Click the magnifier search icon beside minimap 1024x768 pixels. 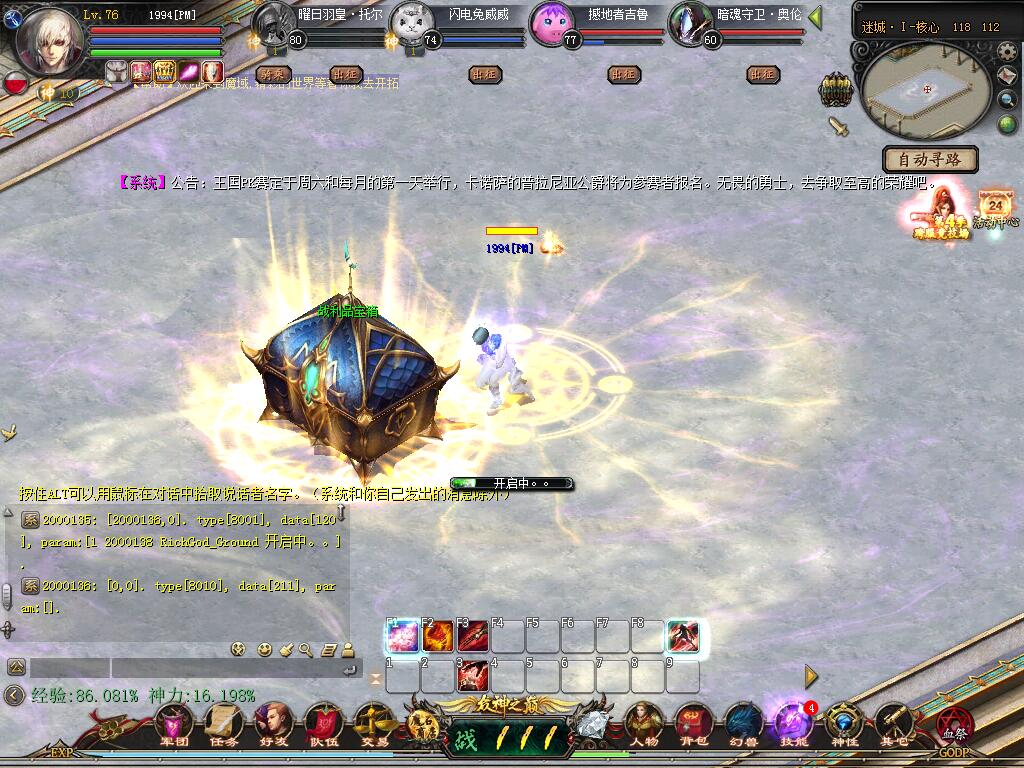(x=1008, y=100)
